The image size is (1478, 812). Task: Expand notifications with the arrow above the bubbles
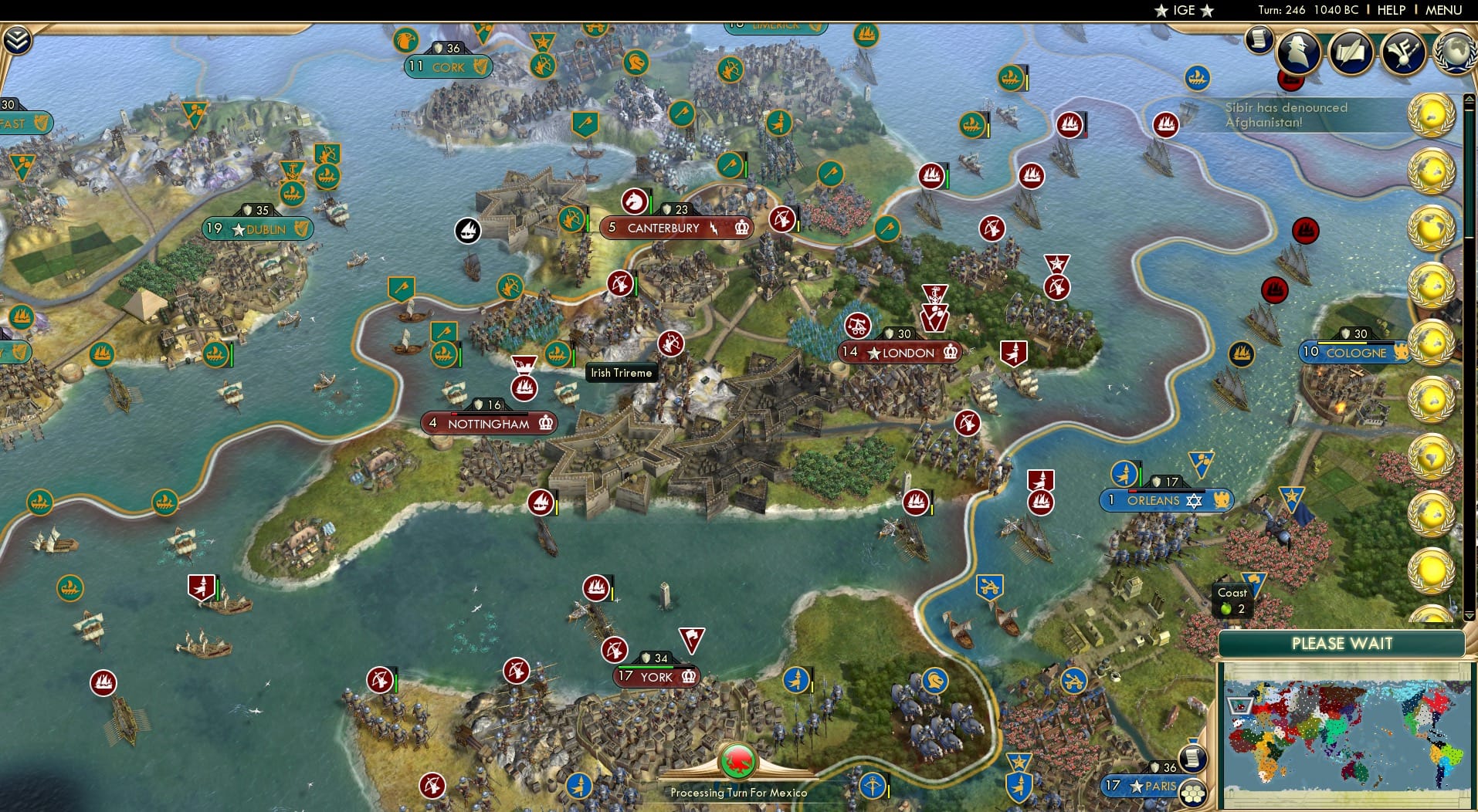(x=1469, y=99)
